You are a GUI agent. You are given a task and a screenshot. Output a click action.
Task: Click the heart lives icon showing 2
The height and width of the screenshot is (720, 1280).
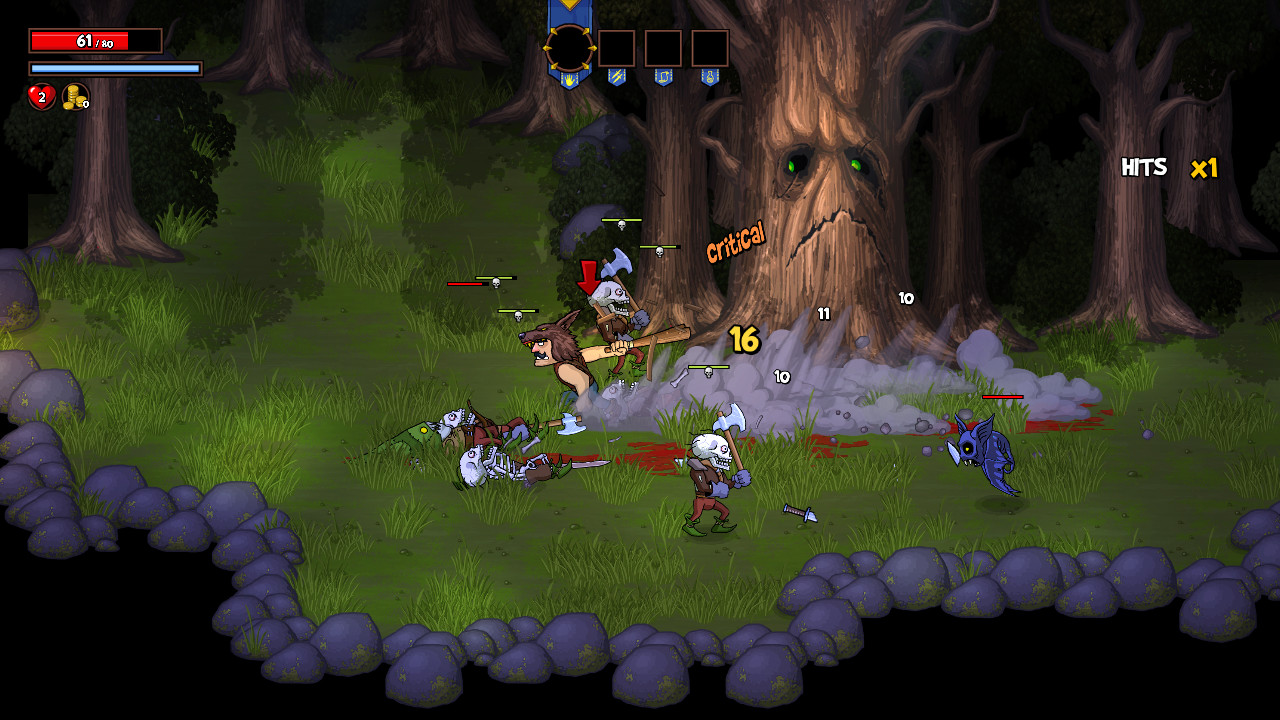[41, 96]
